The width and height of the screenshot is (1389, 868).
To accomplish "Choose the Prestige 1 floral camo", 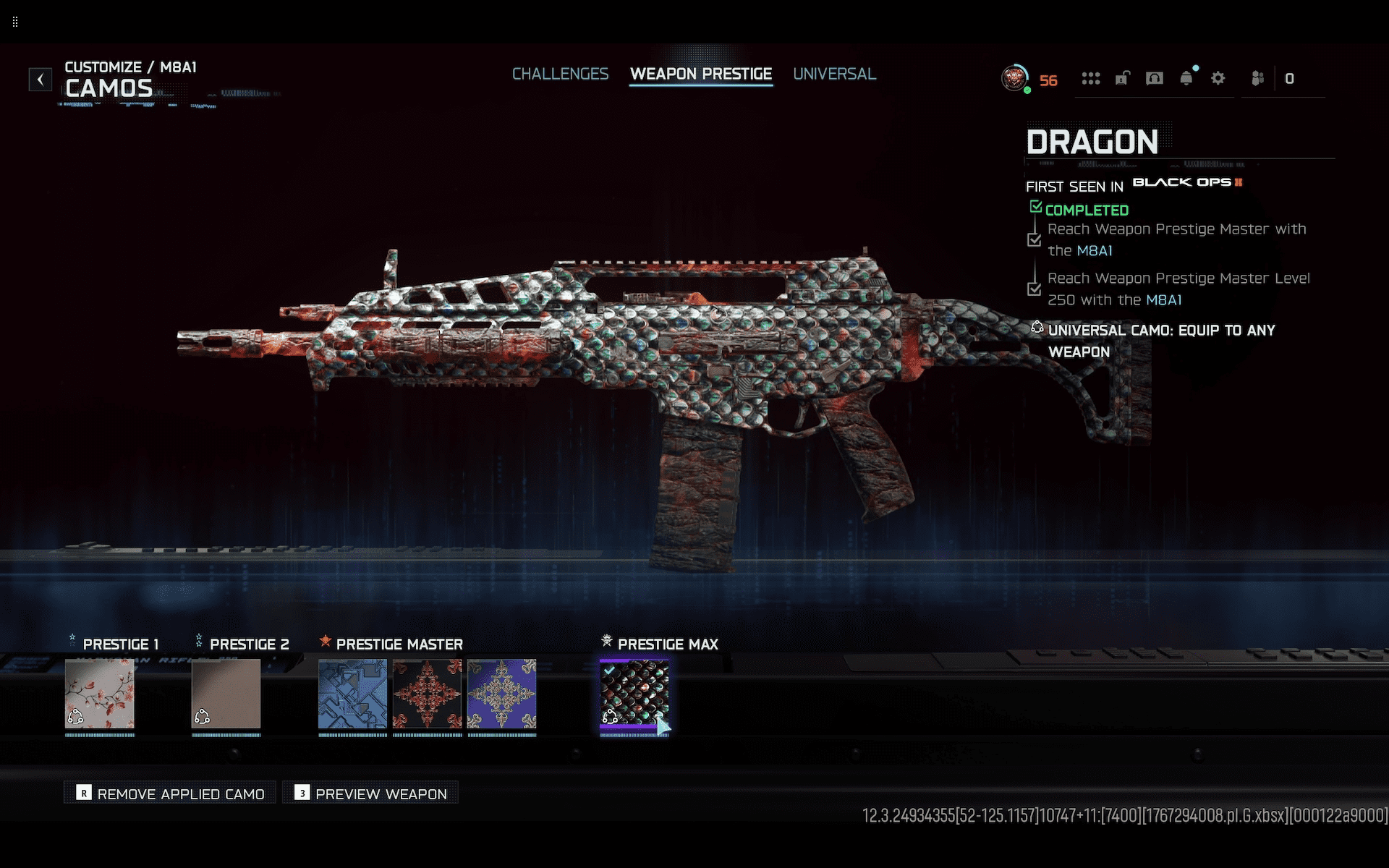I will (x=100, y=693).
